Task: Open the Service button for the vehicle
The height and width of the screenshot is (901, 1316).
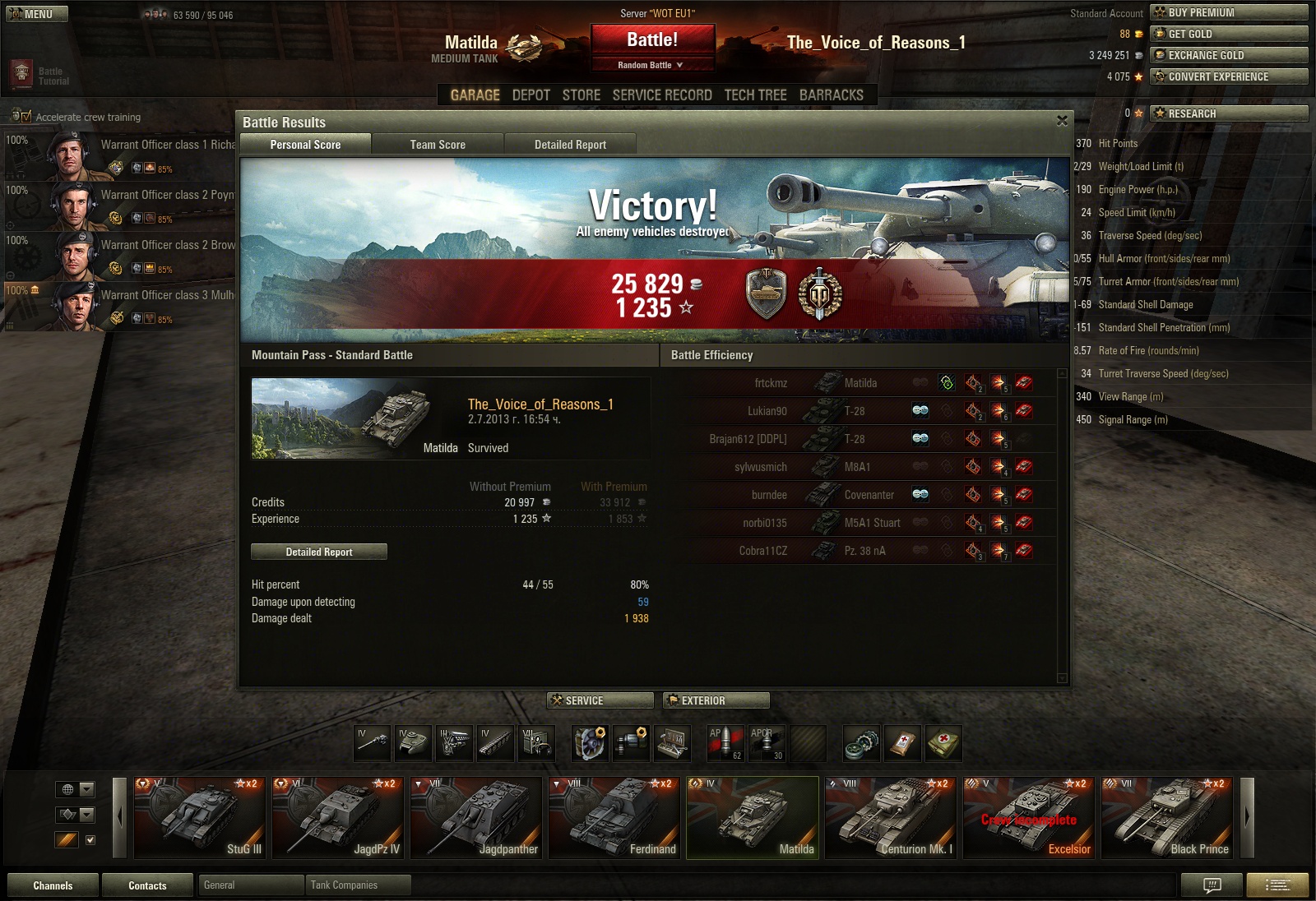Action: (600, 700)
